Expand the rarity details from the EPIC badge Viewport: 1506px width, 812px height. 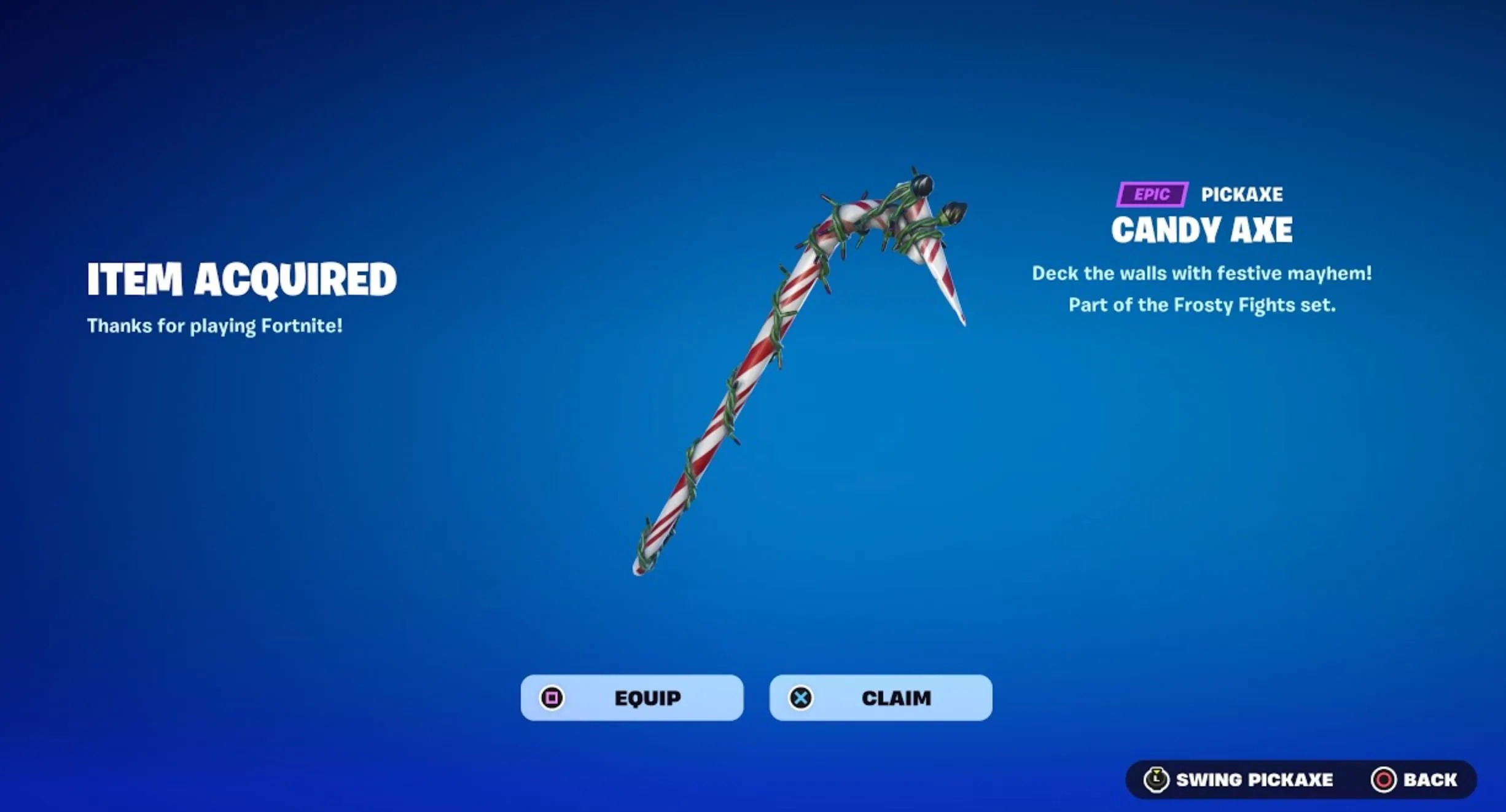click(1151, 195)
